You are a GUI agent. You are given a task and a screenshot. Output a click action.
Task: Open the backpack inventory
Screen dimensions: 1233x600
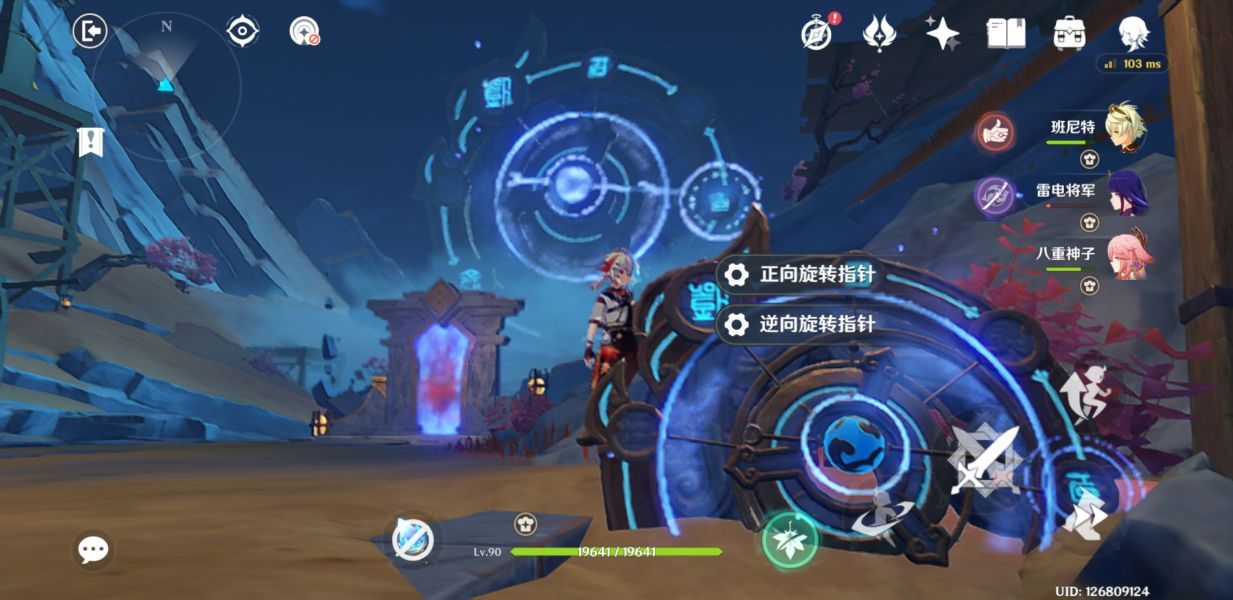tap(1070, 33)
